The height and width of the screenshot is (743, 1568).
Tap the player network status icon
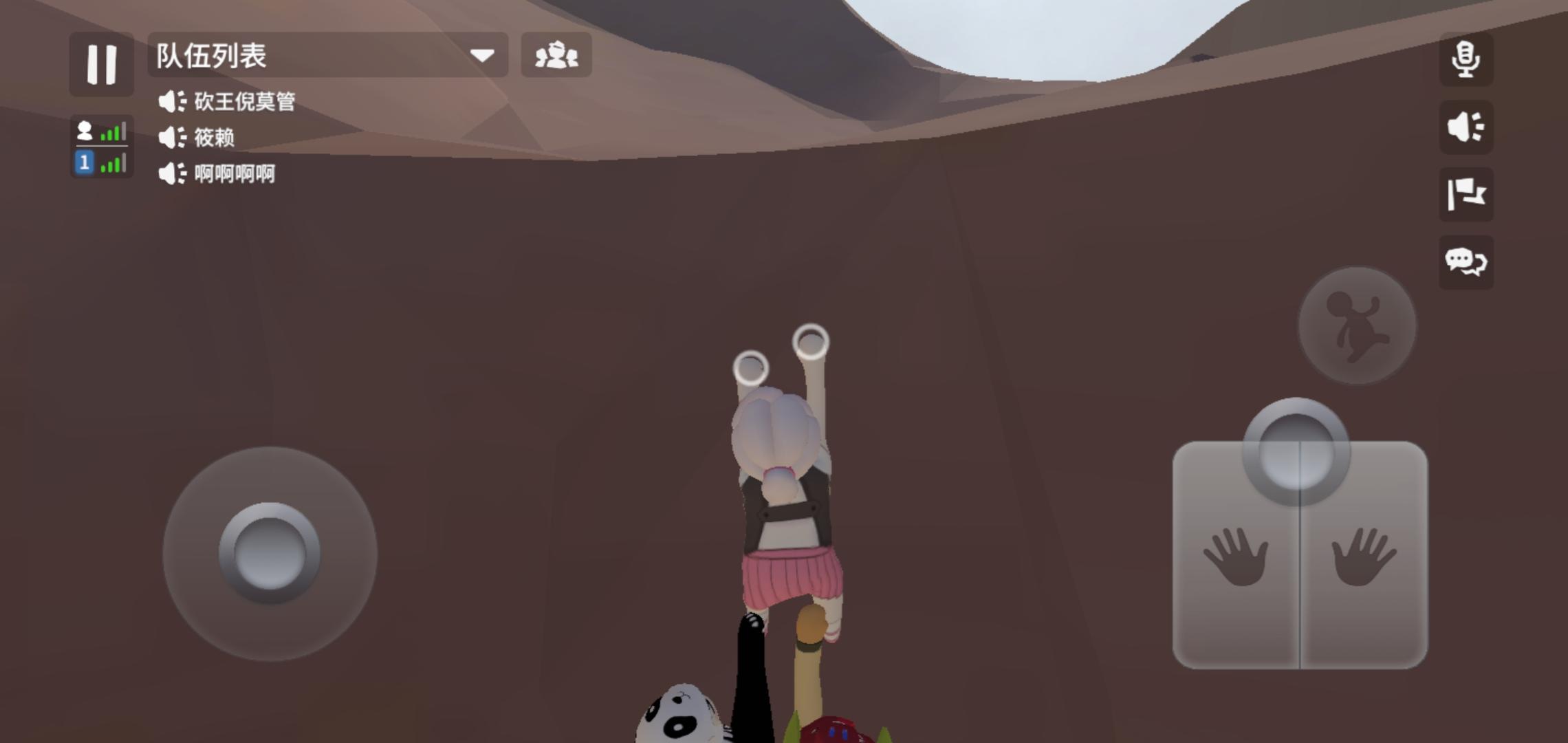coord(85,131)
